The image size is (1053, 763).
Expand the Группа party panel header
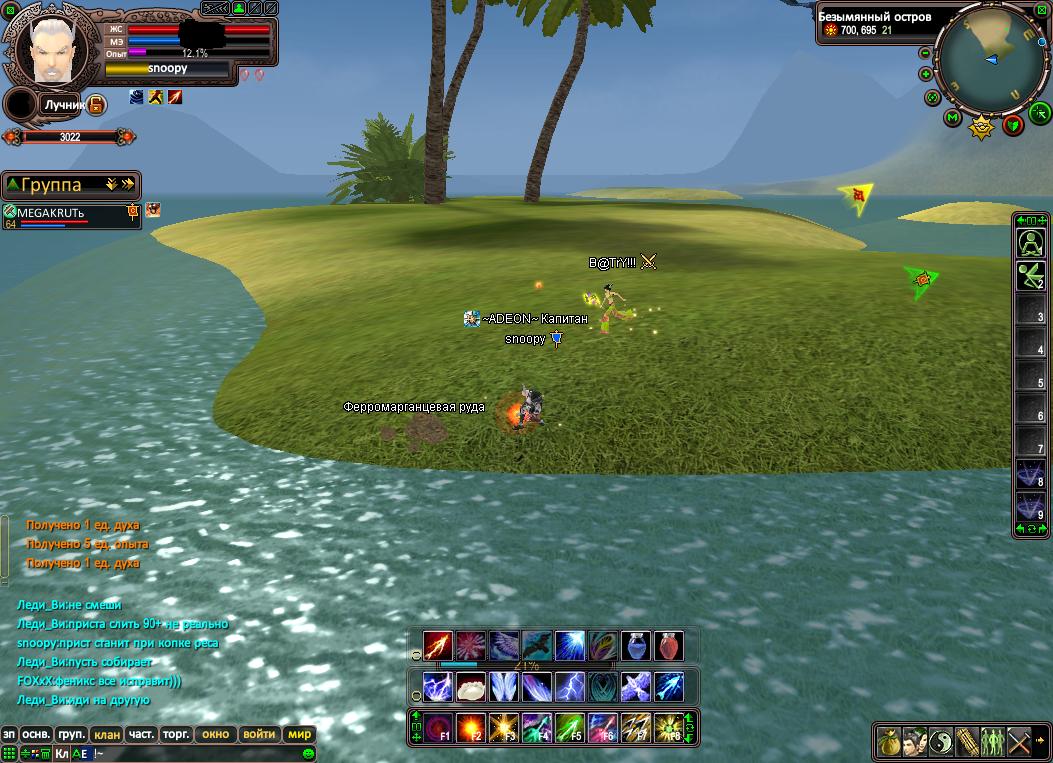[x=70, y=185]
